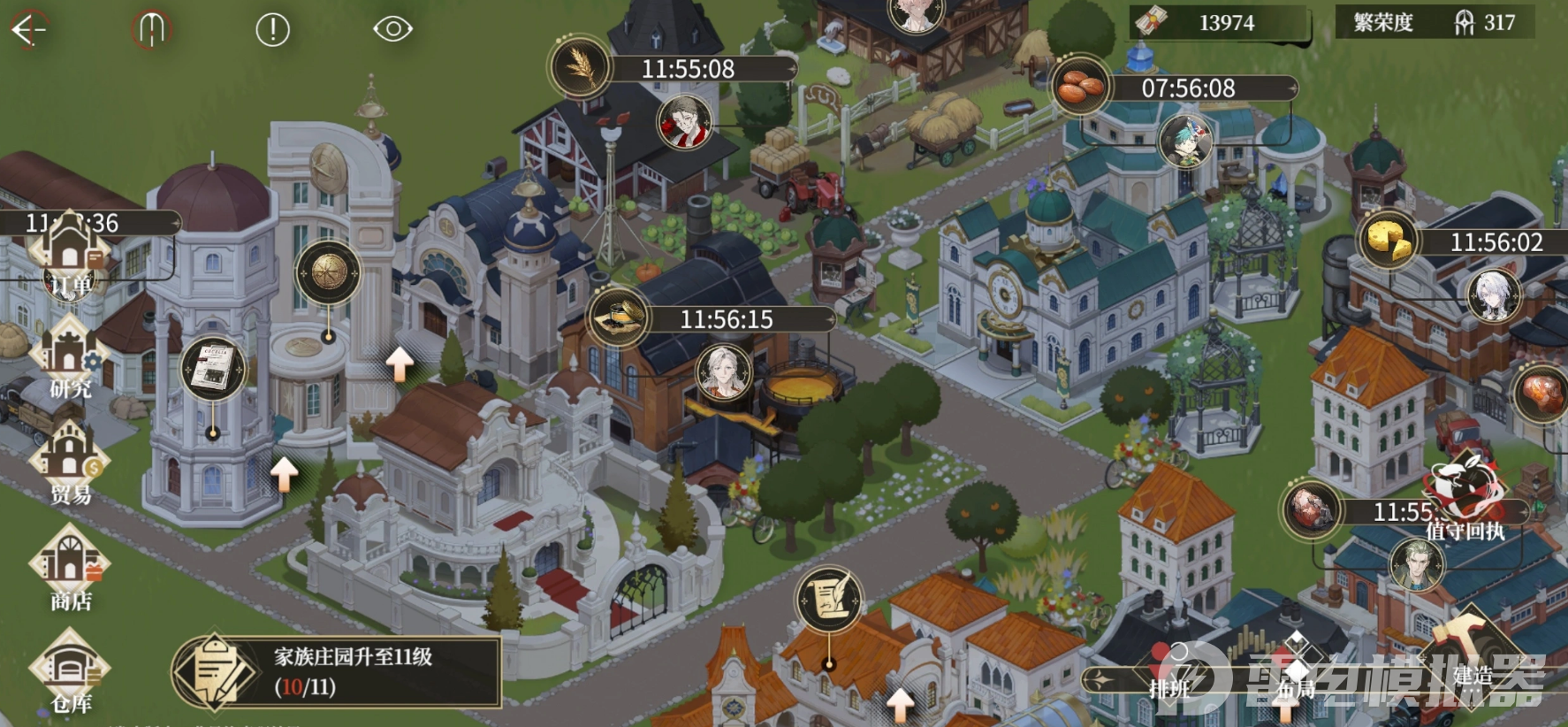Open the 贸易 trade menu
This screenshot has width=1568, height=727.
click(x=70, y=466)
